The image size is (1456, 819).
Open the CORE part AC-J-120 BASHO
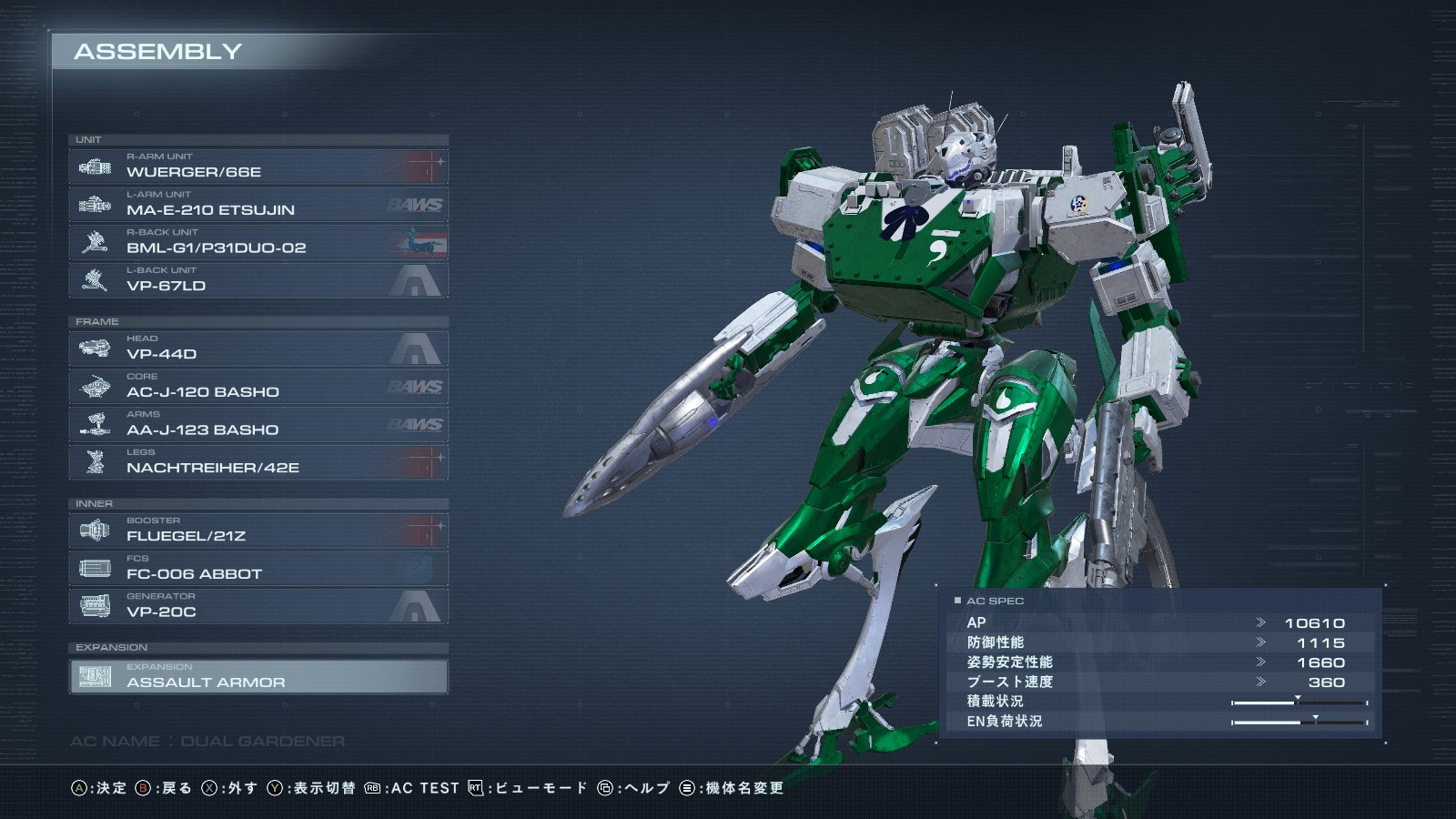258,387
